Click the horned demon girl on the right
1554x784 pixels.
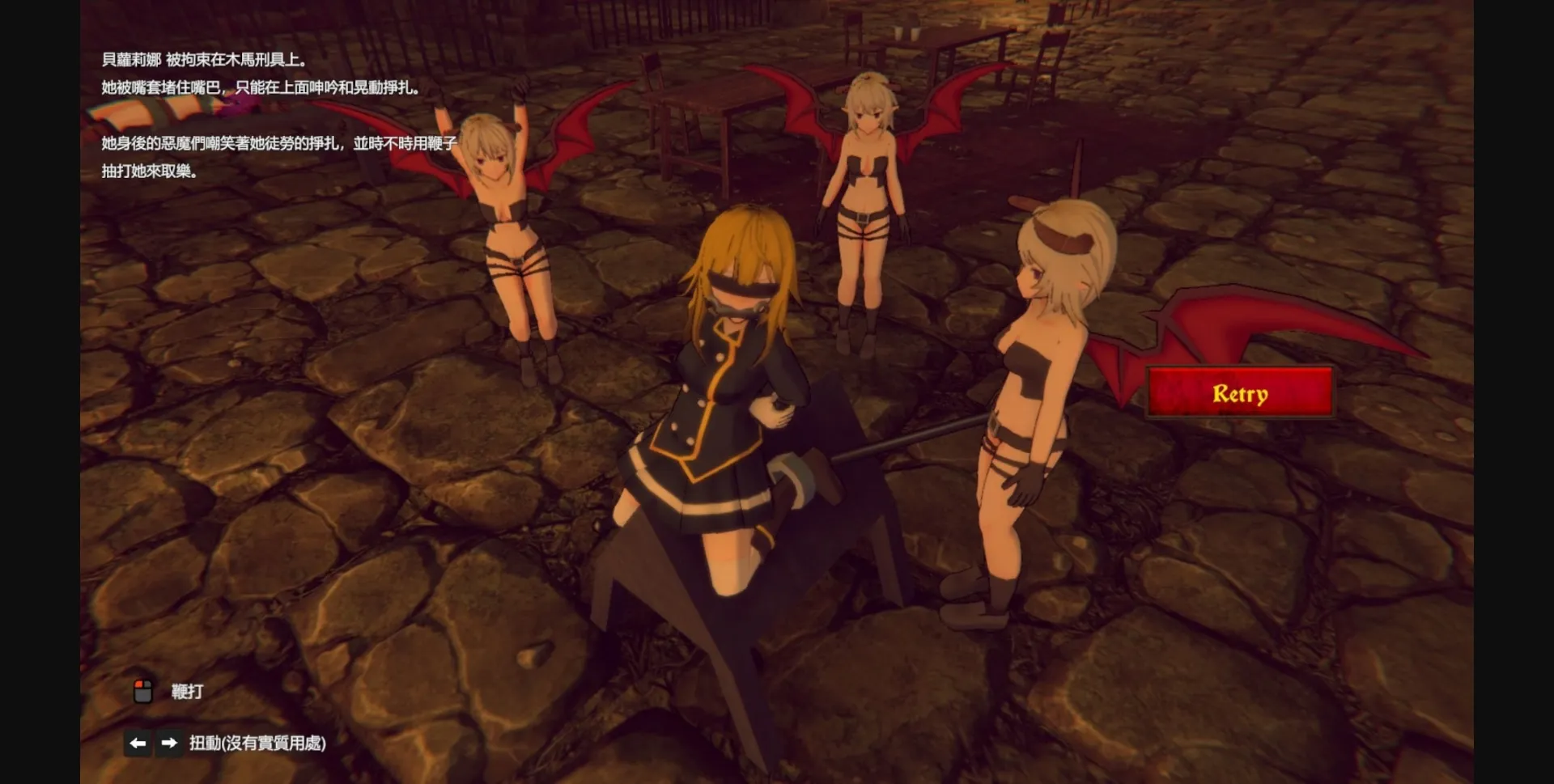click(x=1036, y=388)
